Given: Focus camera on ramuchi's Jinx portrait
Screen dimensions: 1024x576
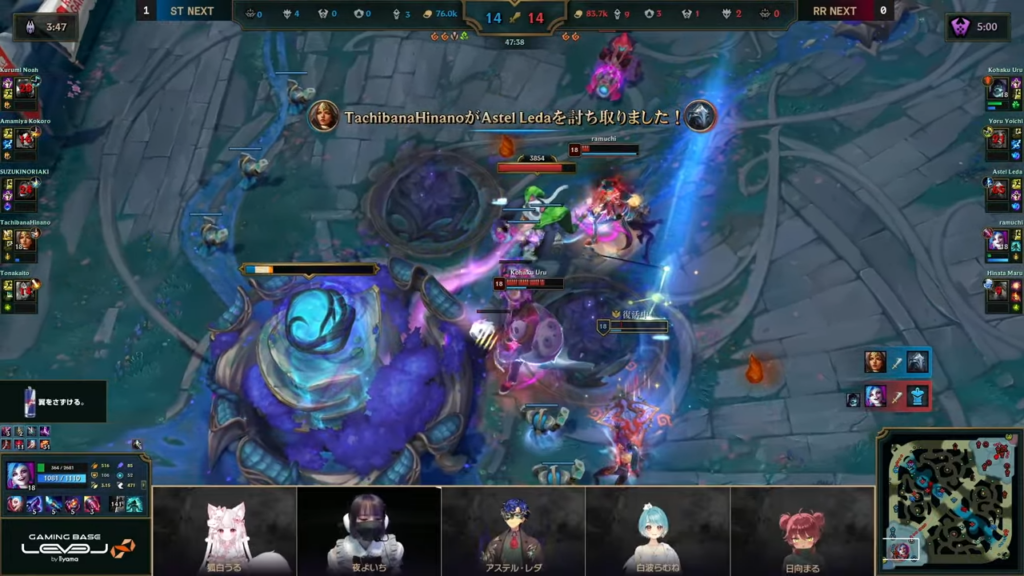Looking at the screenshot, I should click(998, 241).
